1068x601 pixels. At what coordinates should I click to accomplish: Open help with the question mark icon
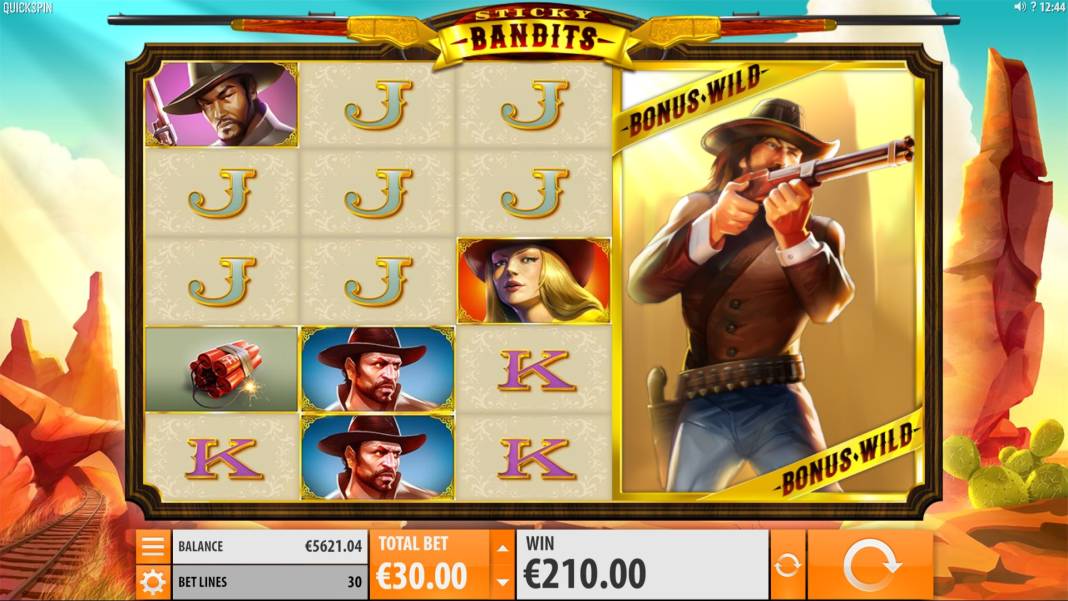pyautogui.click(x=1033, y=7)
